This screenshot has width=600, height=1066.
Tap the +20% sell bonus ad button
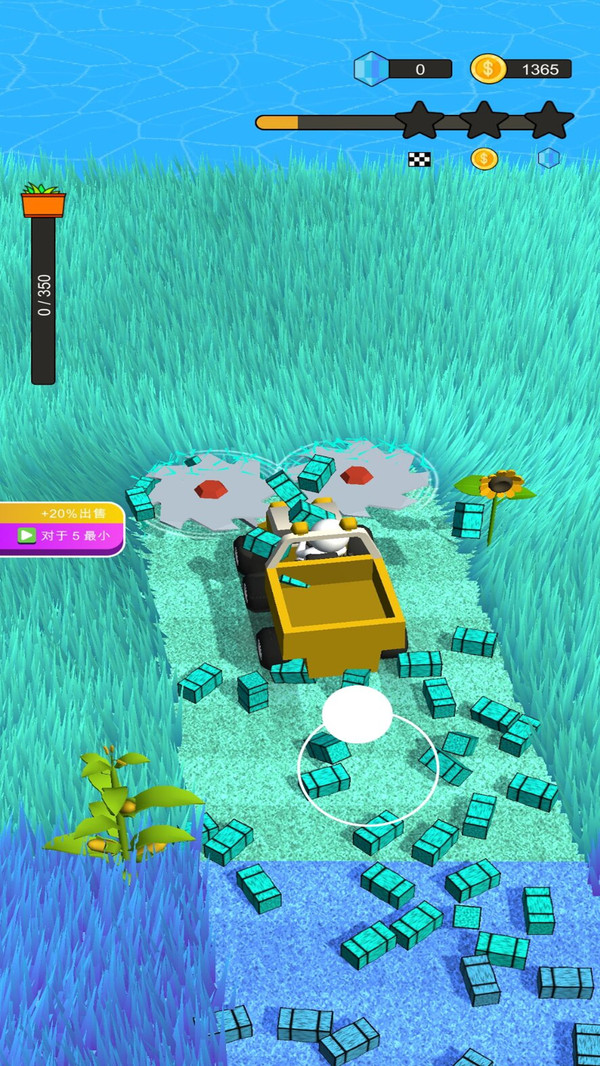click(x=60, y=527)
